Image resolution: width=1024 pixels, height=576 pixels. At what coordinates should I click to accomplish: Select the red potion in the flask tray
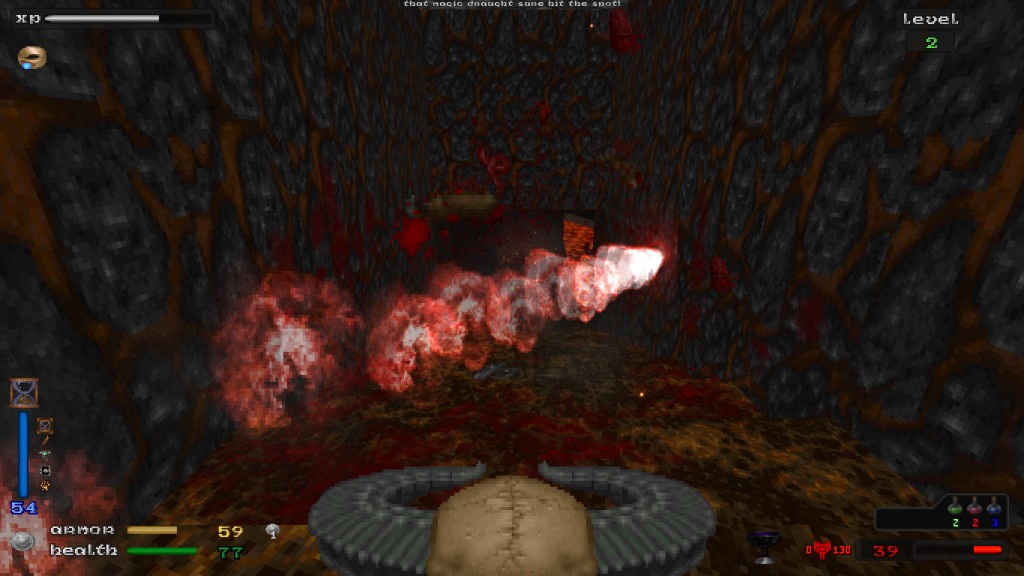(x=975, y=509)
